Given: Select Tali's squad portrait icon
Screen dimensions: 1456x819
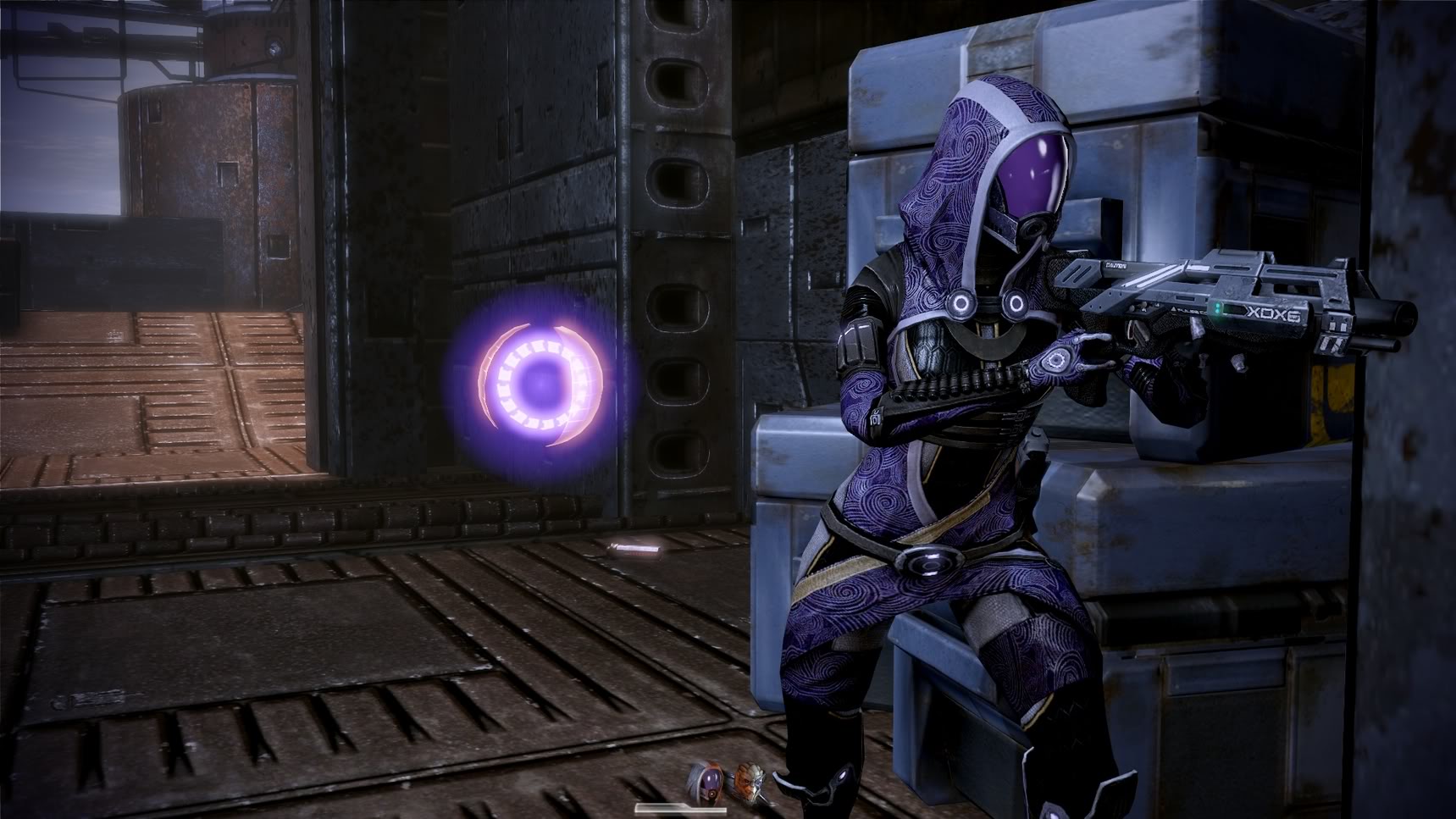Looking at the screenshot, I should 708,779.
